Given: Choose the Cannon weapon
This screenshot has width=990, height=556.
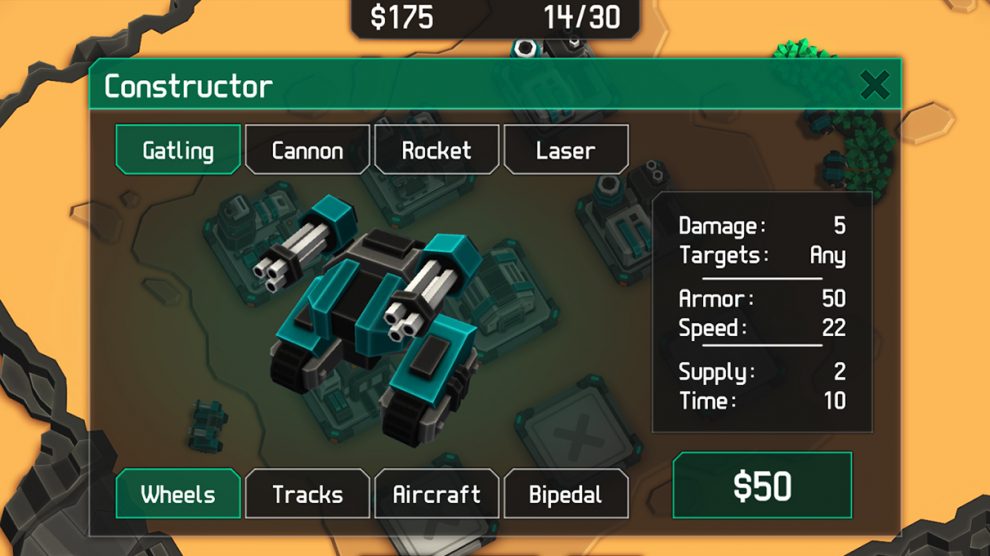Looking at the screenshot, I should (x=307, y=150).
